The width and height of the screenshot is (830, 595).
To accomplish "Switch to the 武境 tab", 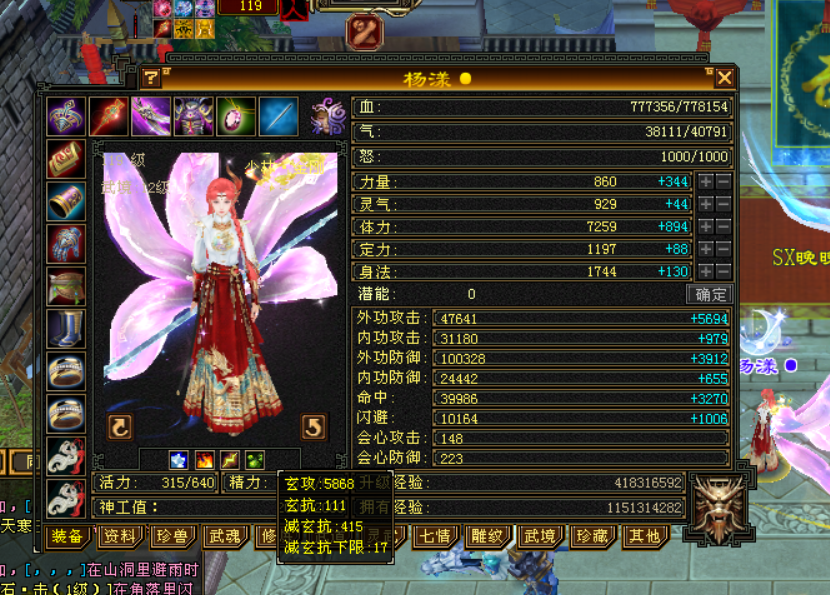I will click(539, 537).
